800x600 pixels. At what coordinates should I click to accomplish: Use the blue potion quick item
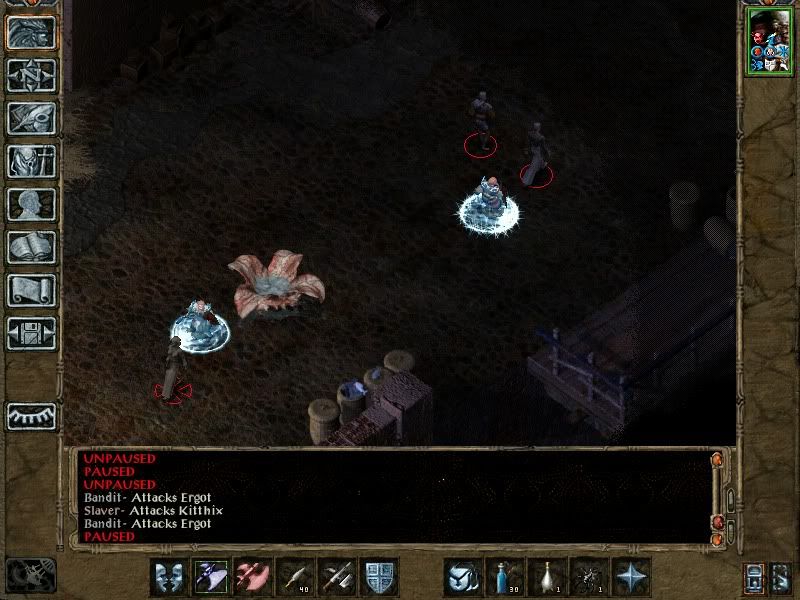(x=506, y=577)
